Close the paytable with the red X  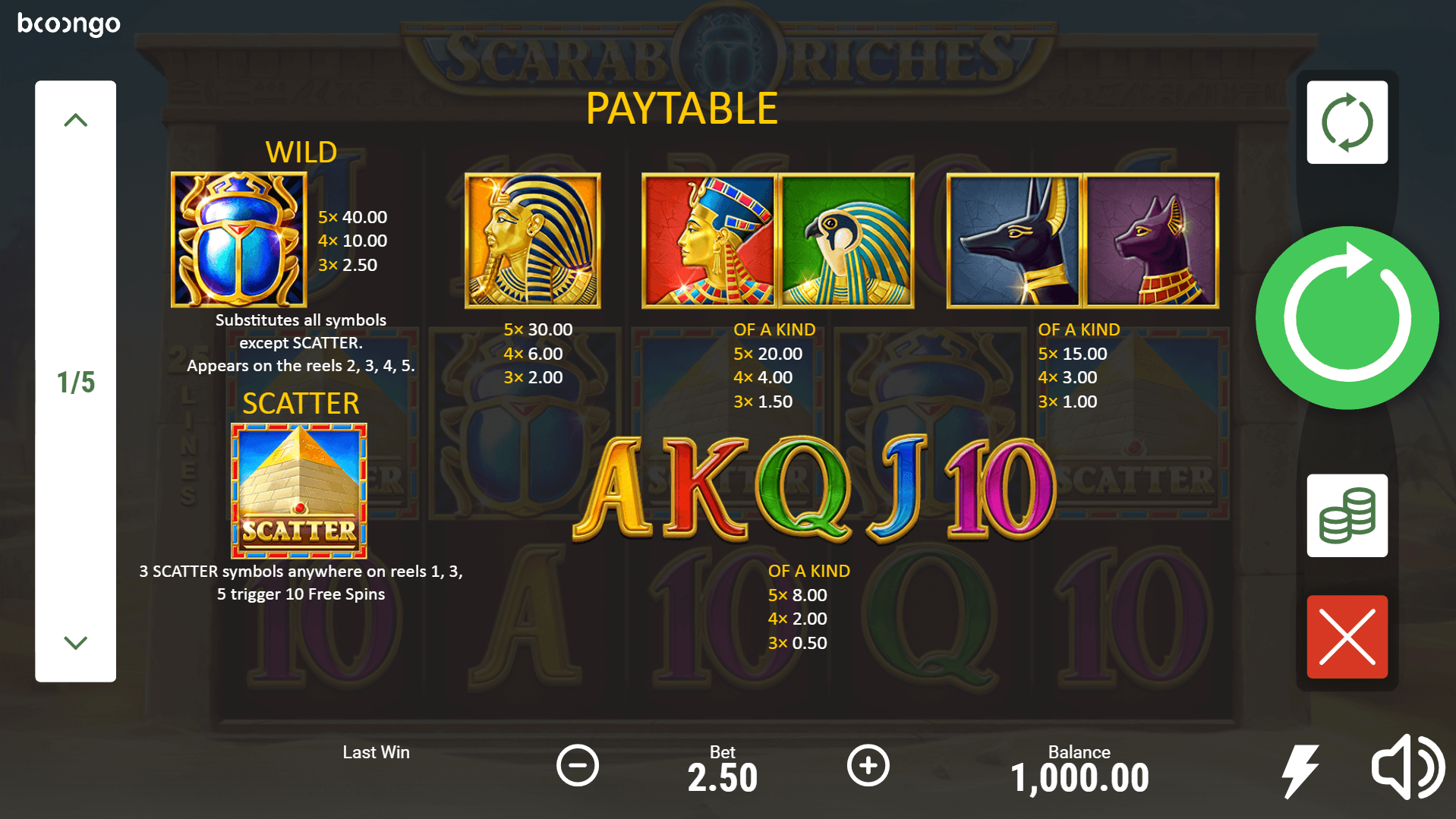tap(1347, 637)
